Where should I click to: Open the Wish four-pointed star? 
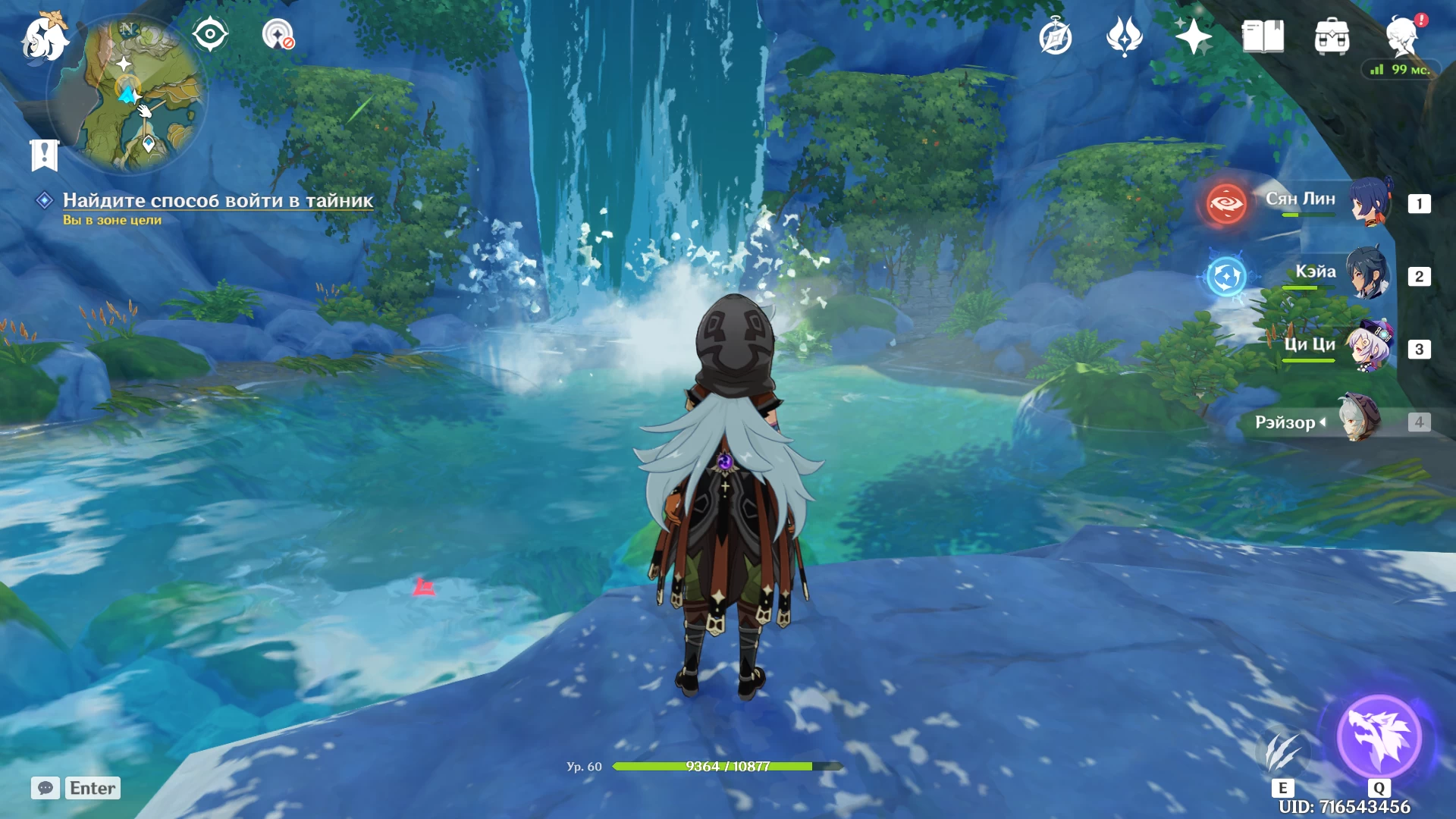[x=1193, y=36]
